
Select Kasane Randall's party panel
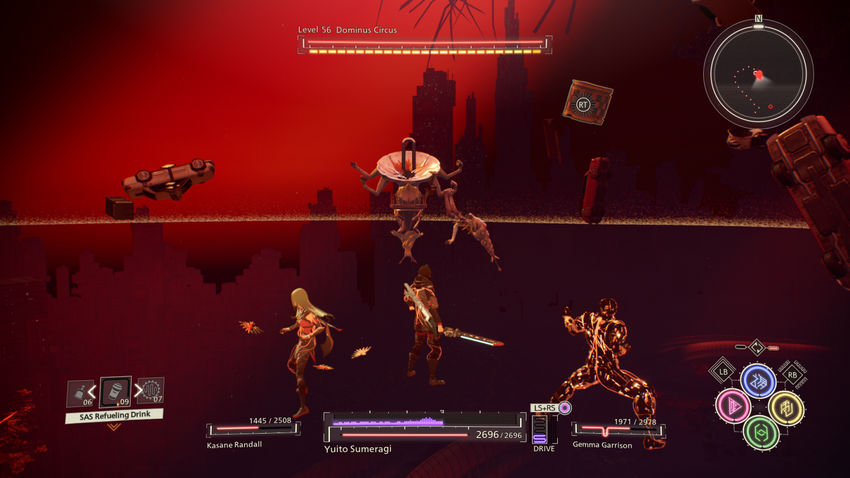254,430
